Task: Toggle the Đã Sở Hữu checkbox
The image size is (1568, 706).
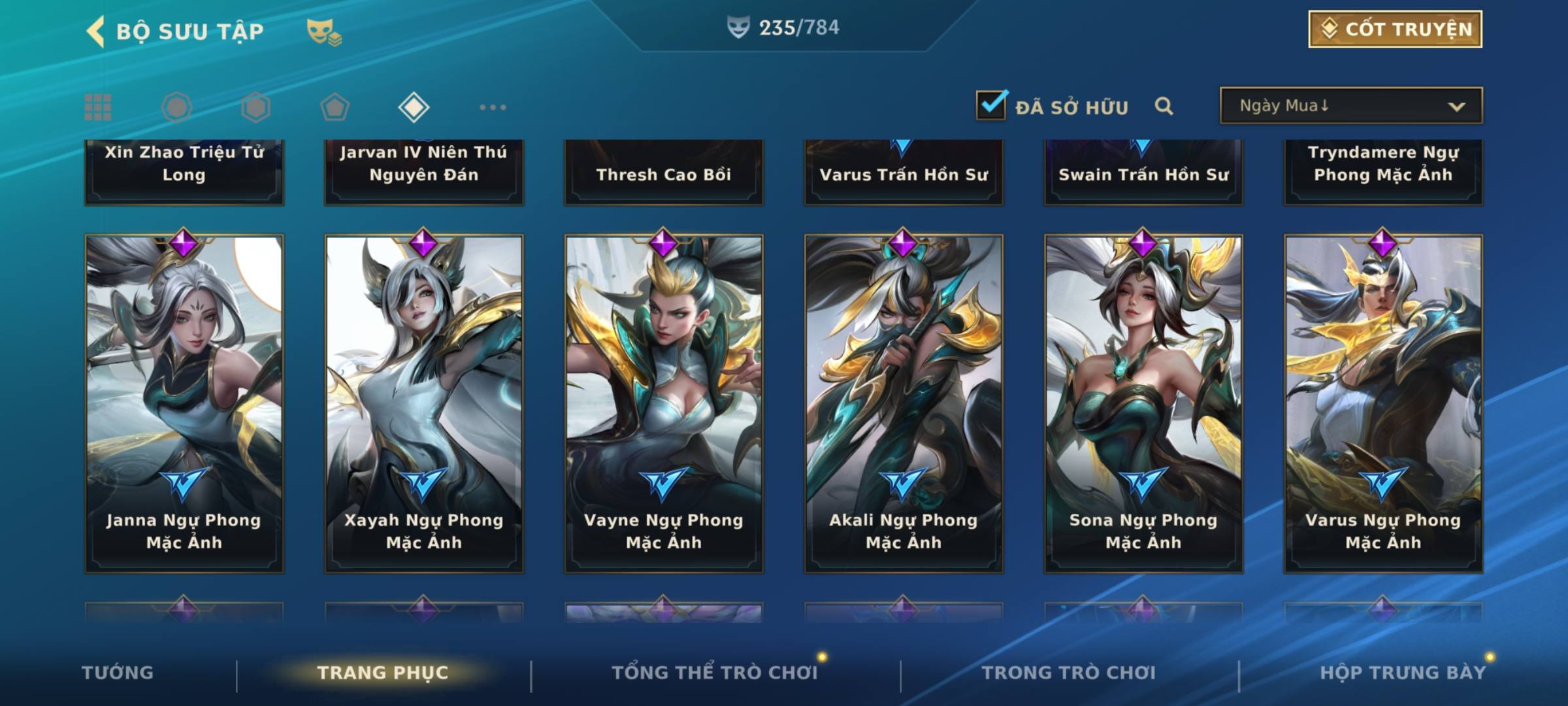Action: pyautogui.click(x=990, y=105)
